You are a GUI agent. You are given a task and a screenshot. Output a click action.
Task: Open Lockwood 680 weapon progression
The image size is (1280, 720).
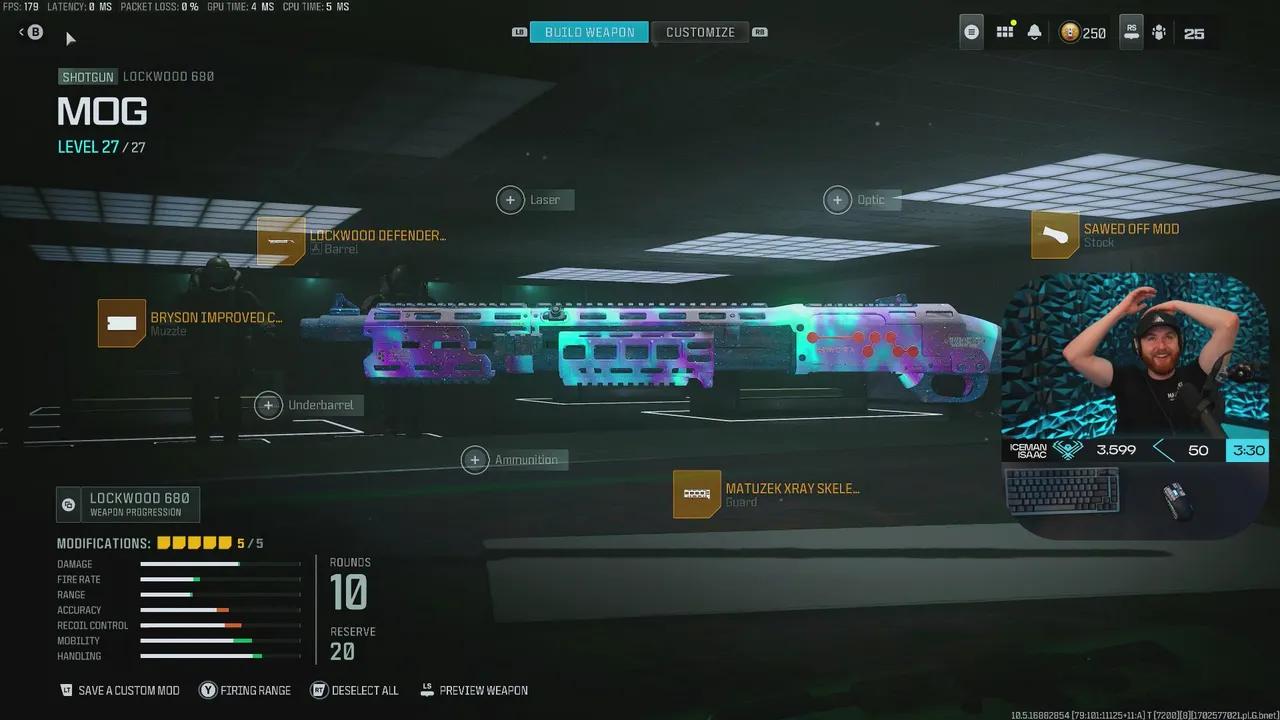point(128,504)
